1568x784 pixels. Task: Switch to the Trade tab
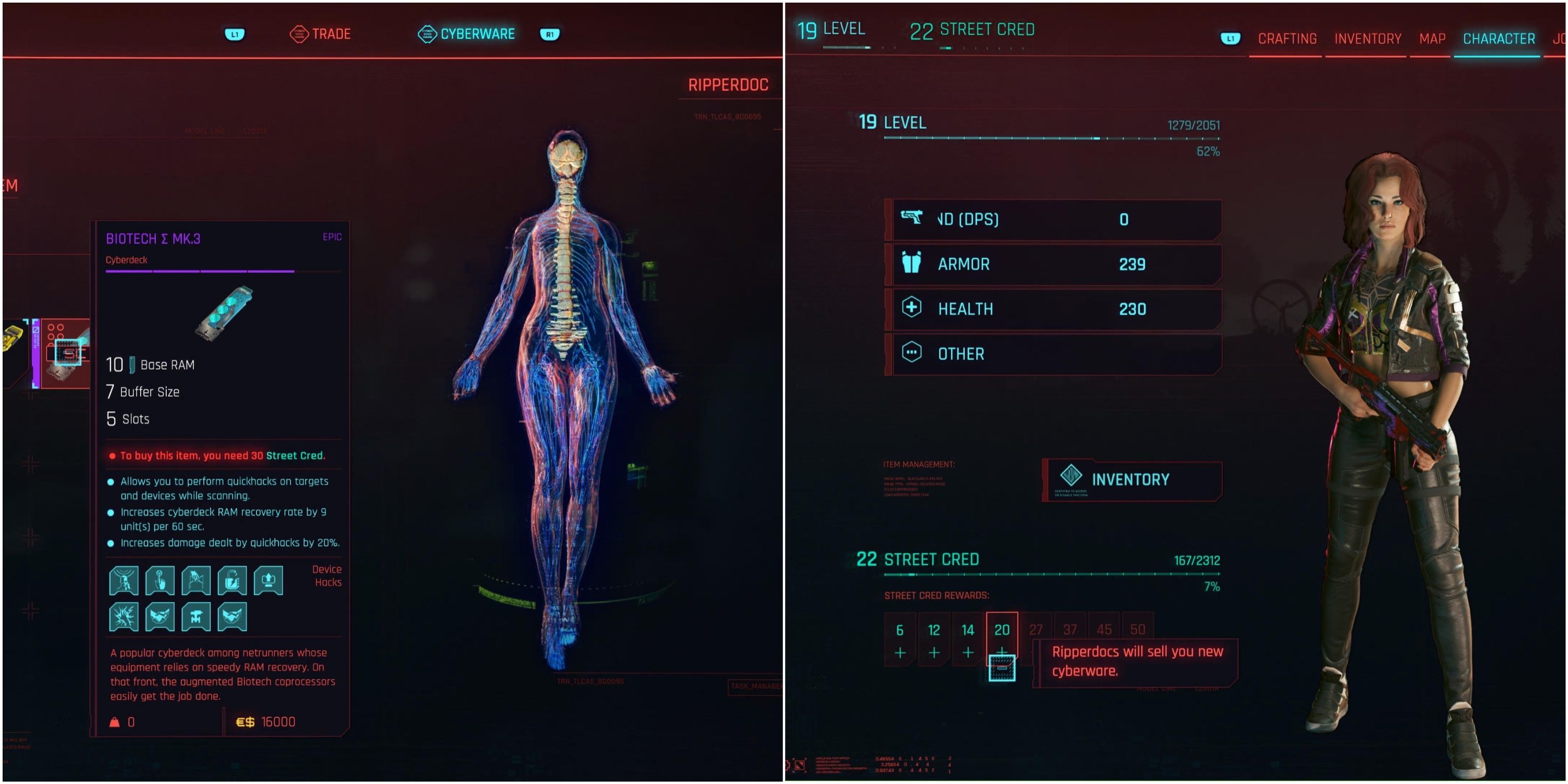321,34
